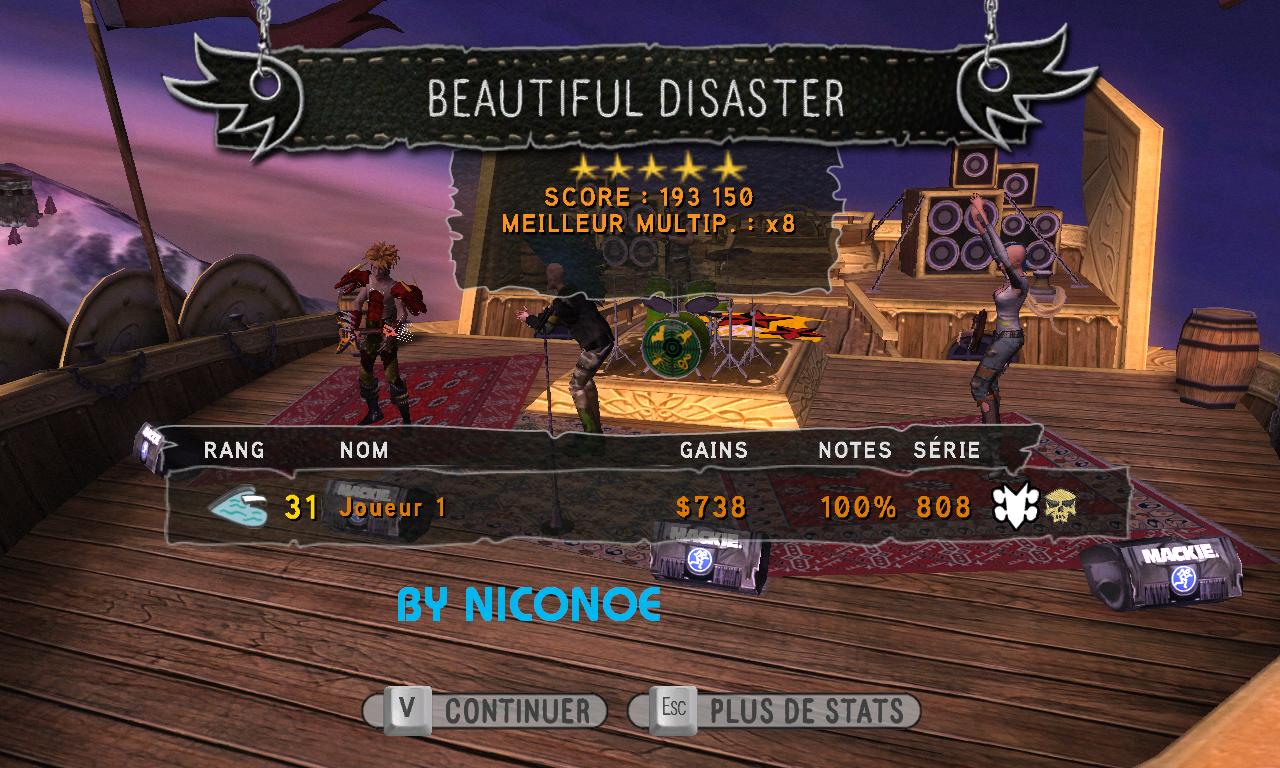The height and width of the screenshot is (768, 1280).
Task: Open the Plus de Stats view
Action: pos(774,711)
